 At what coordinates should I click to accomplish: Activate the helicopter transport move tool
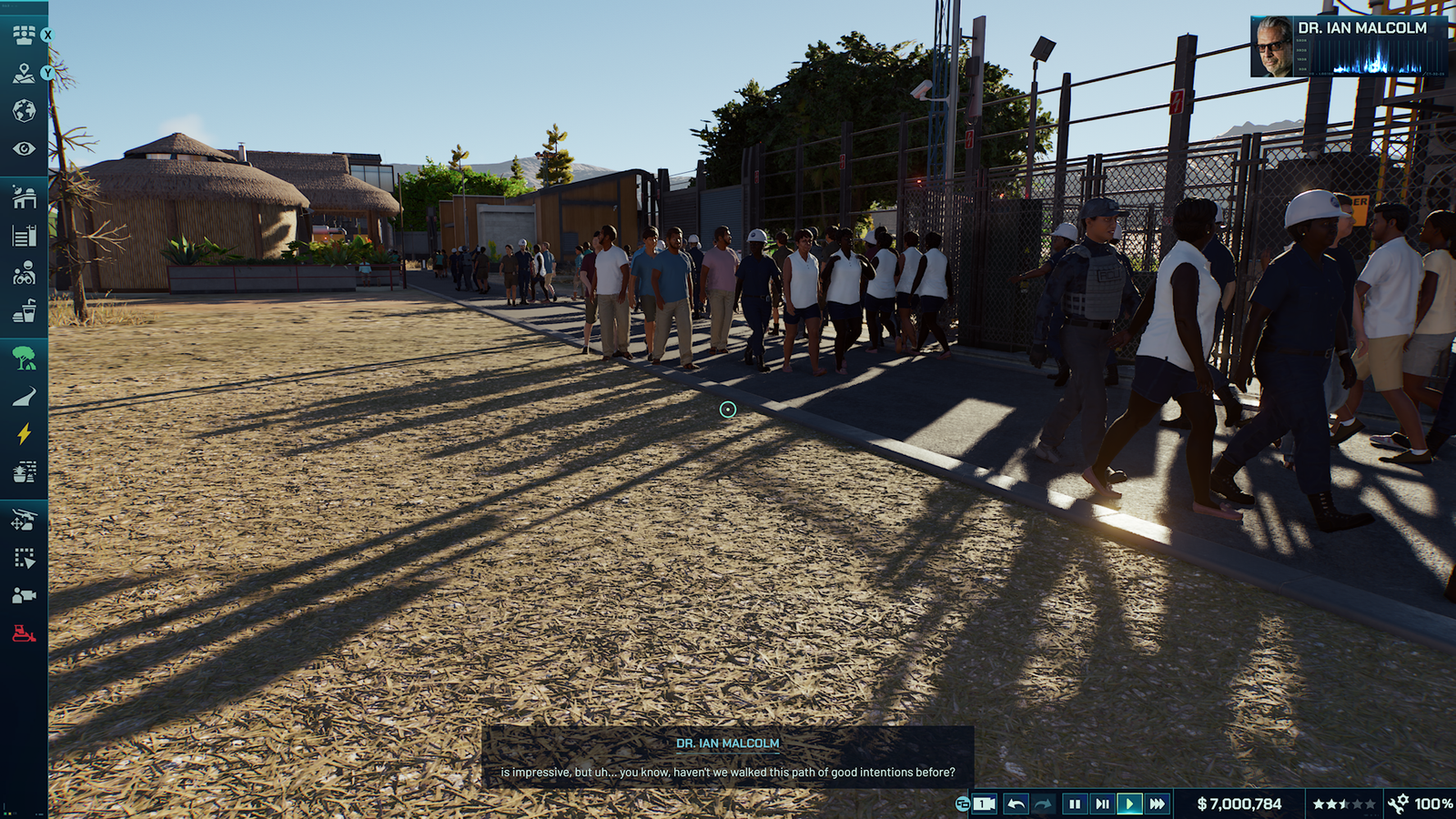(24, 520)
